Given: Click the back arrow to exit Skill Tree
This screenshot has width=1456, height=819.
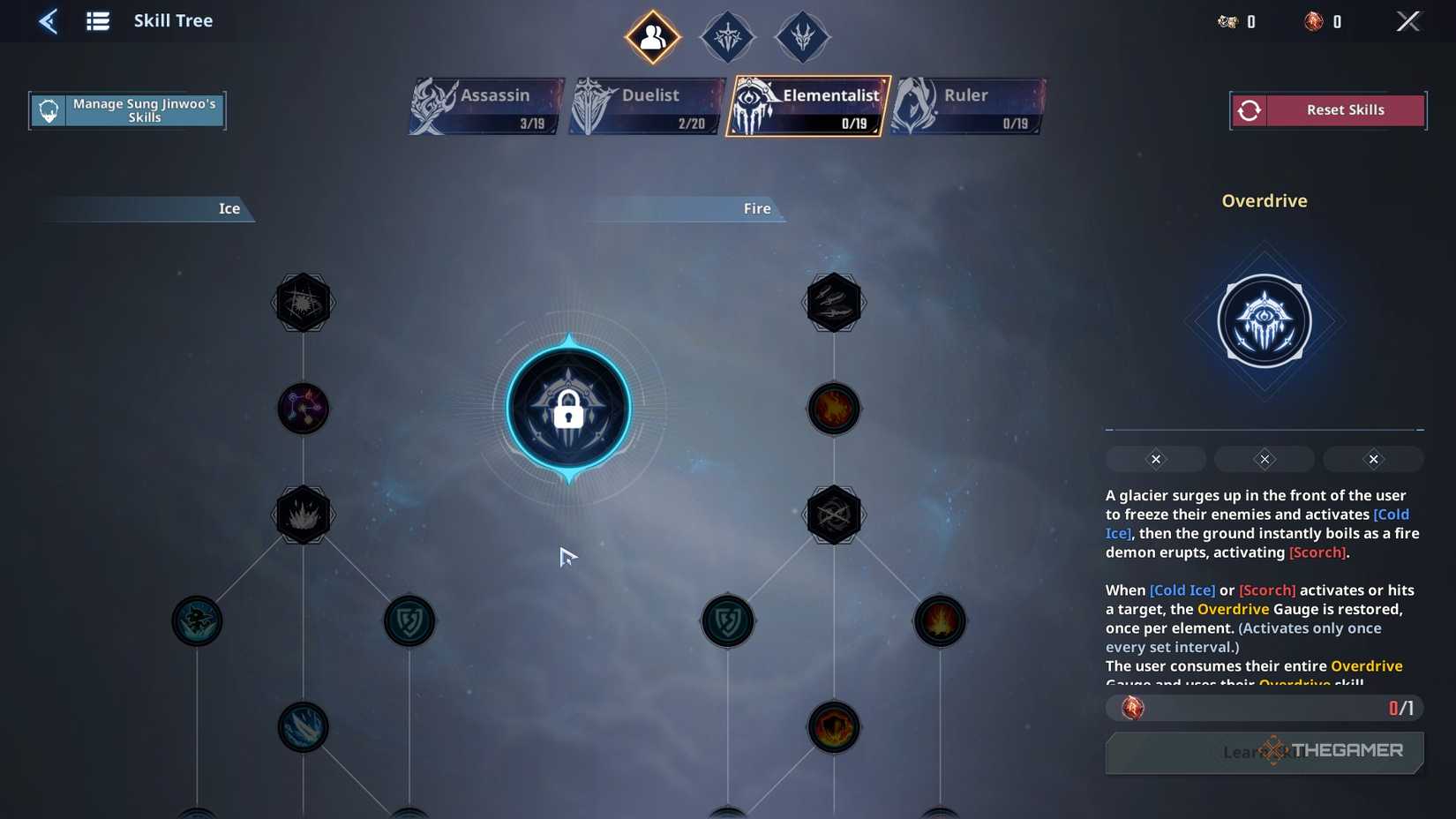Looking at the screenshot, I should coord(49,20).
